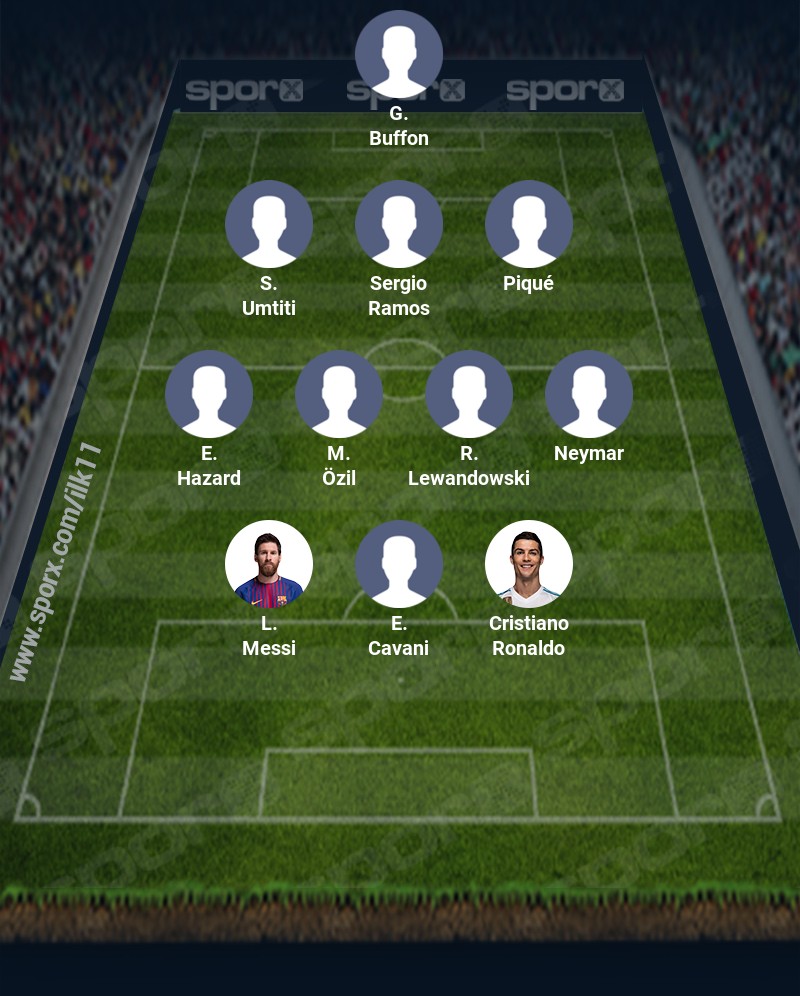The width and height of the screenshot is (800, 996).
Task: Pick the Sergio Ramos player slot
Action: click(399, 224)
